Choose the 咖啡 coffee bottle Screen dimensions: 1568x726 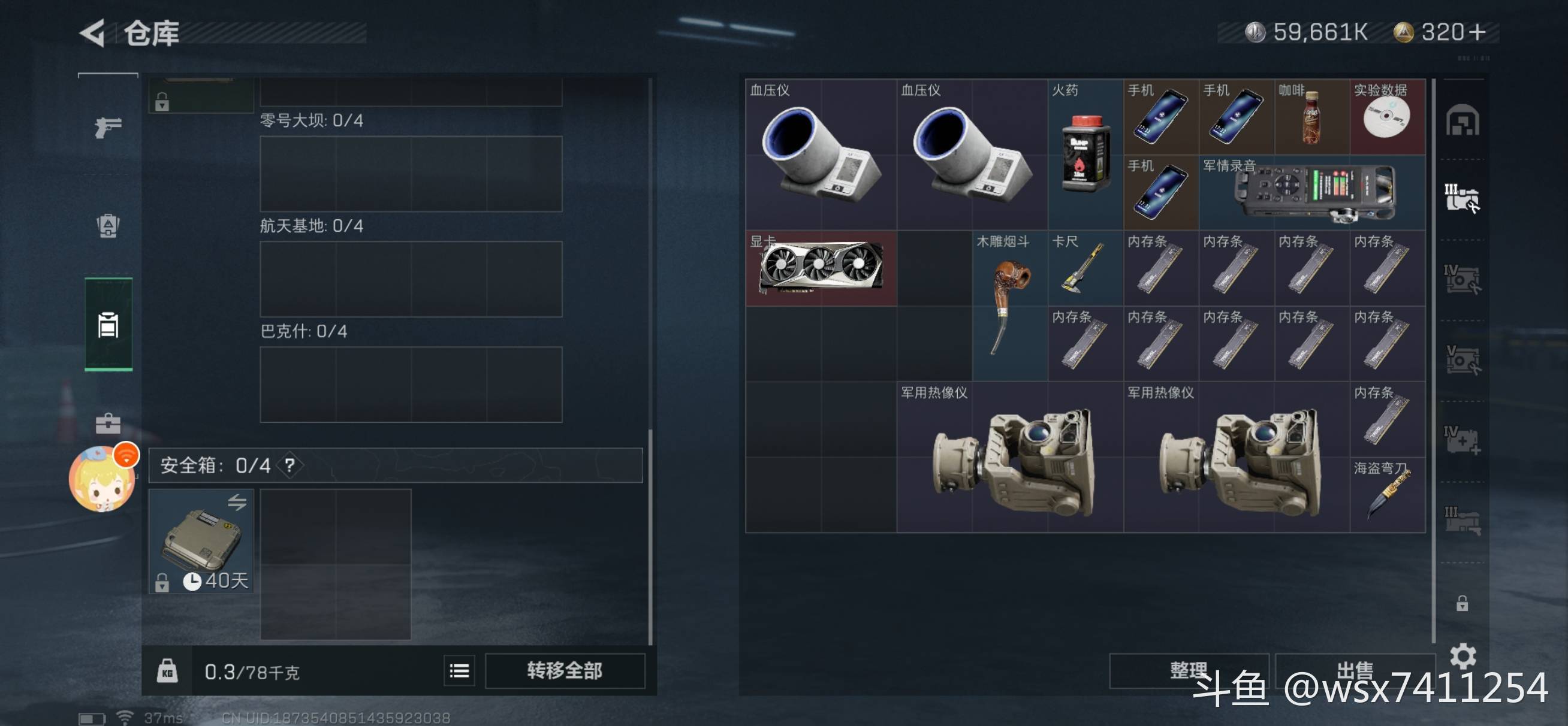[x=1311, y=116]
